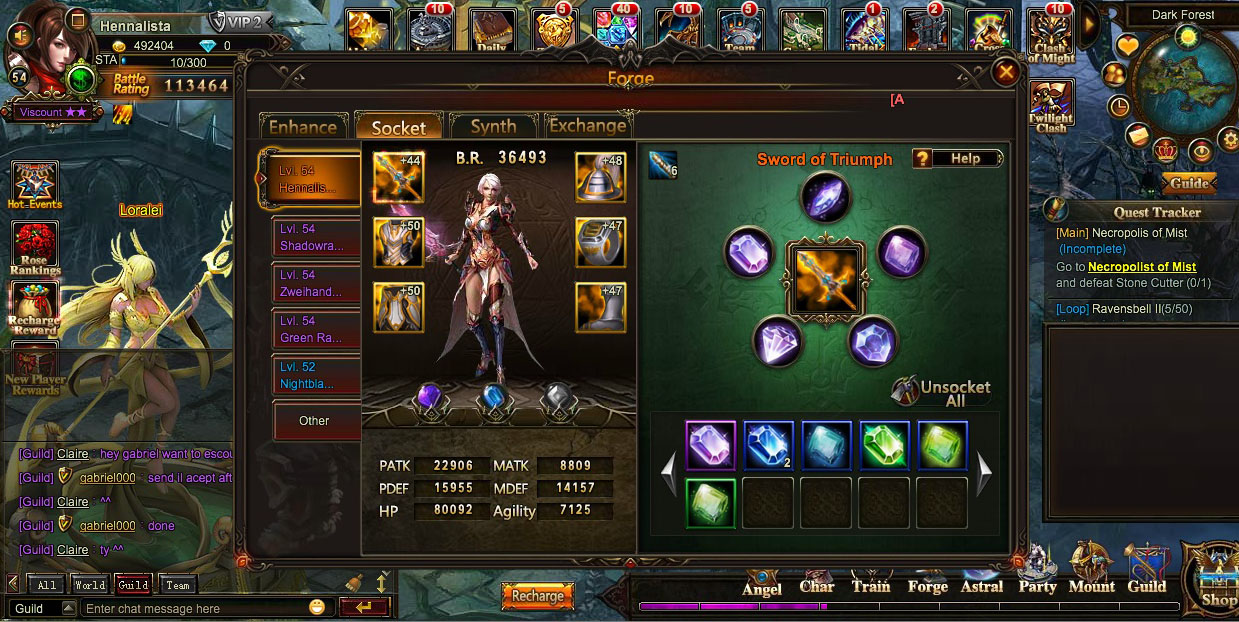The image size is (1239, 622).
Task: Select the Lvl. 54 Shadowra... hero entry
Action: 316,237
